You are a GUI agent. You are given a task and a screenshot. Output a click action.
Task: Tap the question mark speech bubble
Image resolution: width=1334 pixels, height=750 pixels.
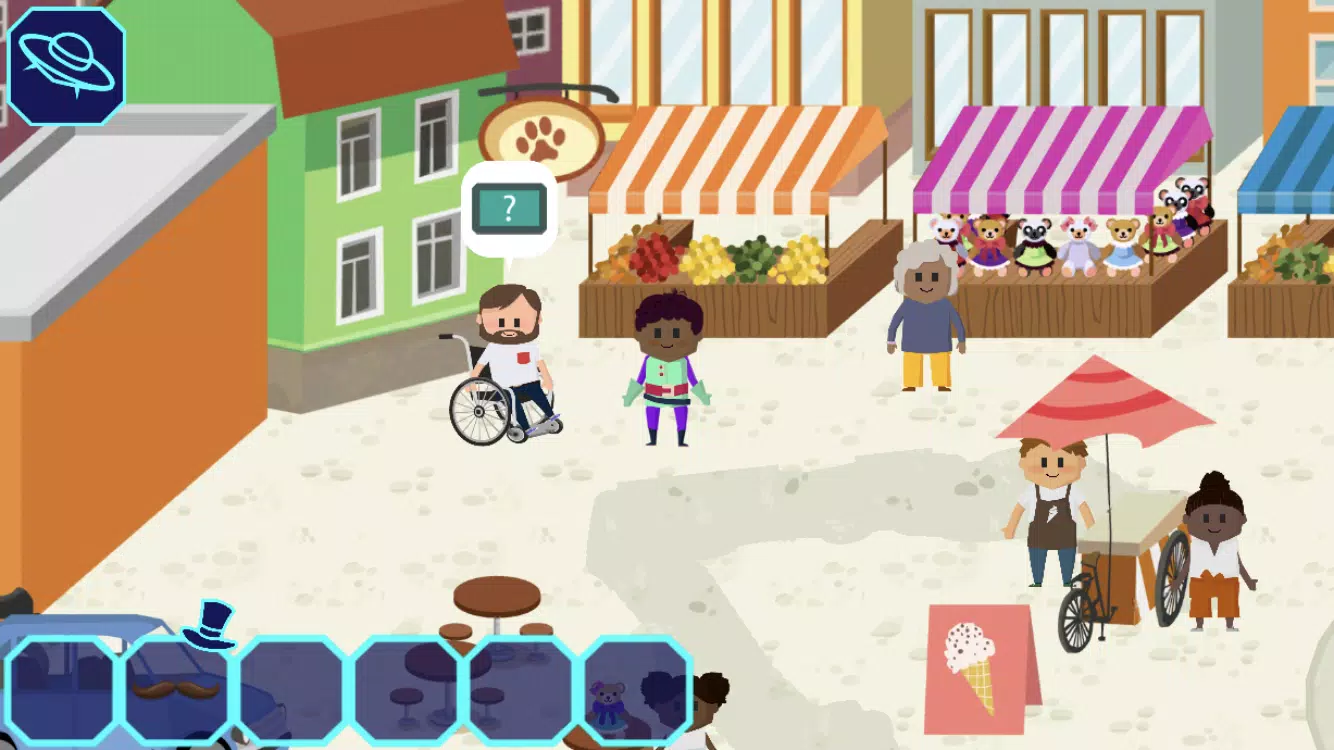point(510,210)
